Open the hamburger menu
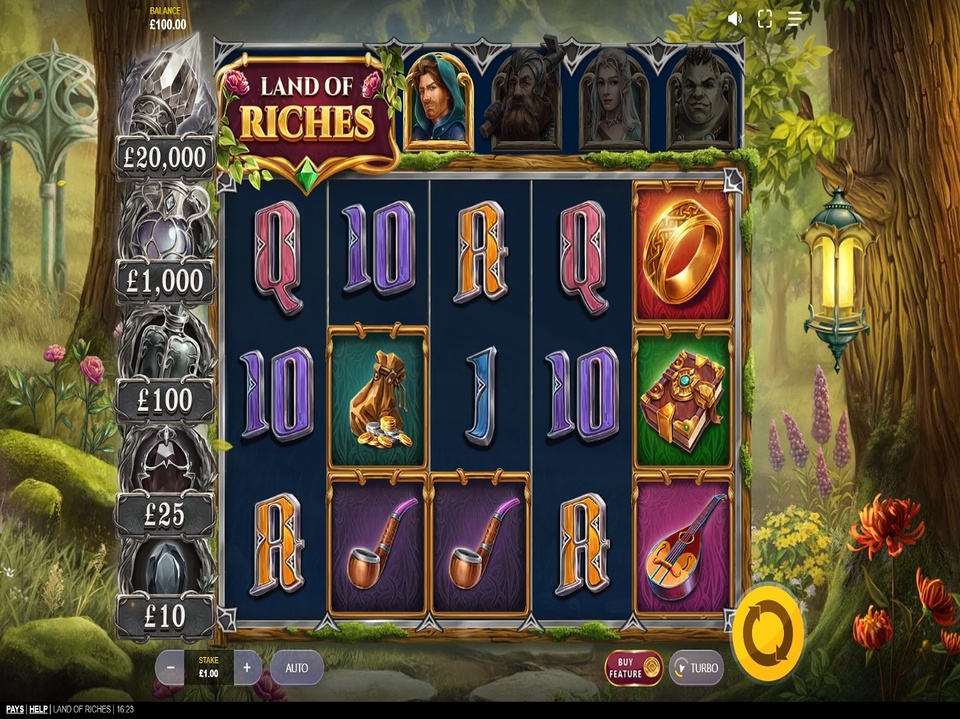 pos(795,18)
